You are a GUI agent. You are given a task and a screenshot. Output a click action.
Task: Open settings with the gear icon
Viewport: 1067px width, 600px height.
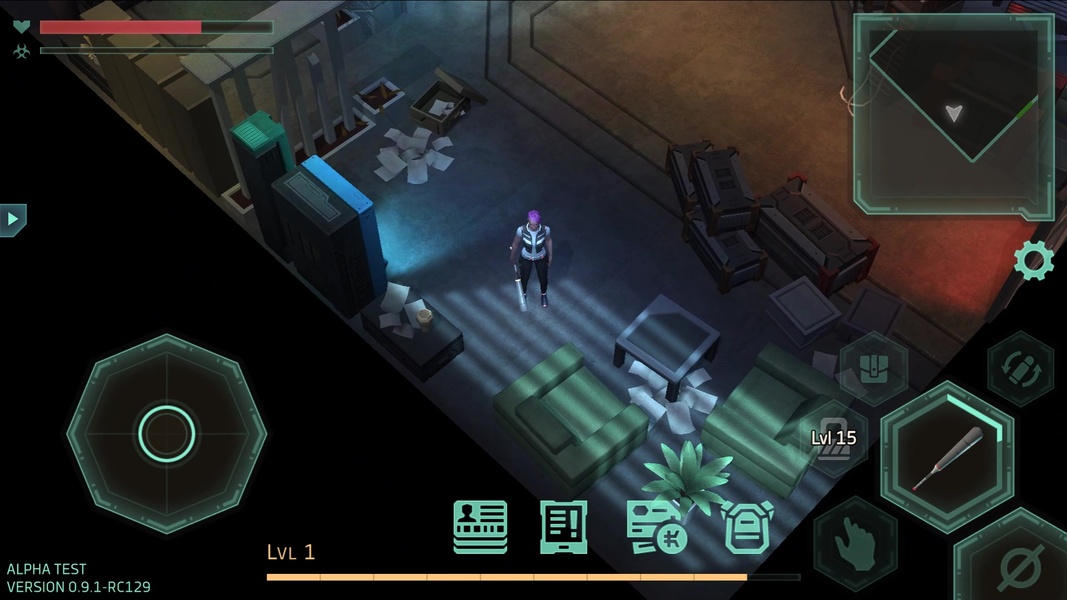point(1034,261)
